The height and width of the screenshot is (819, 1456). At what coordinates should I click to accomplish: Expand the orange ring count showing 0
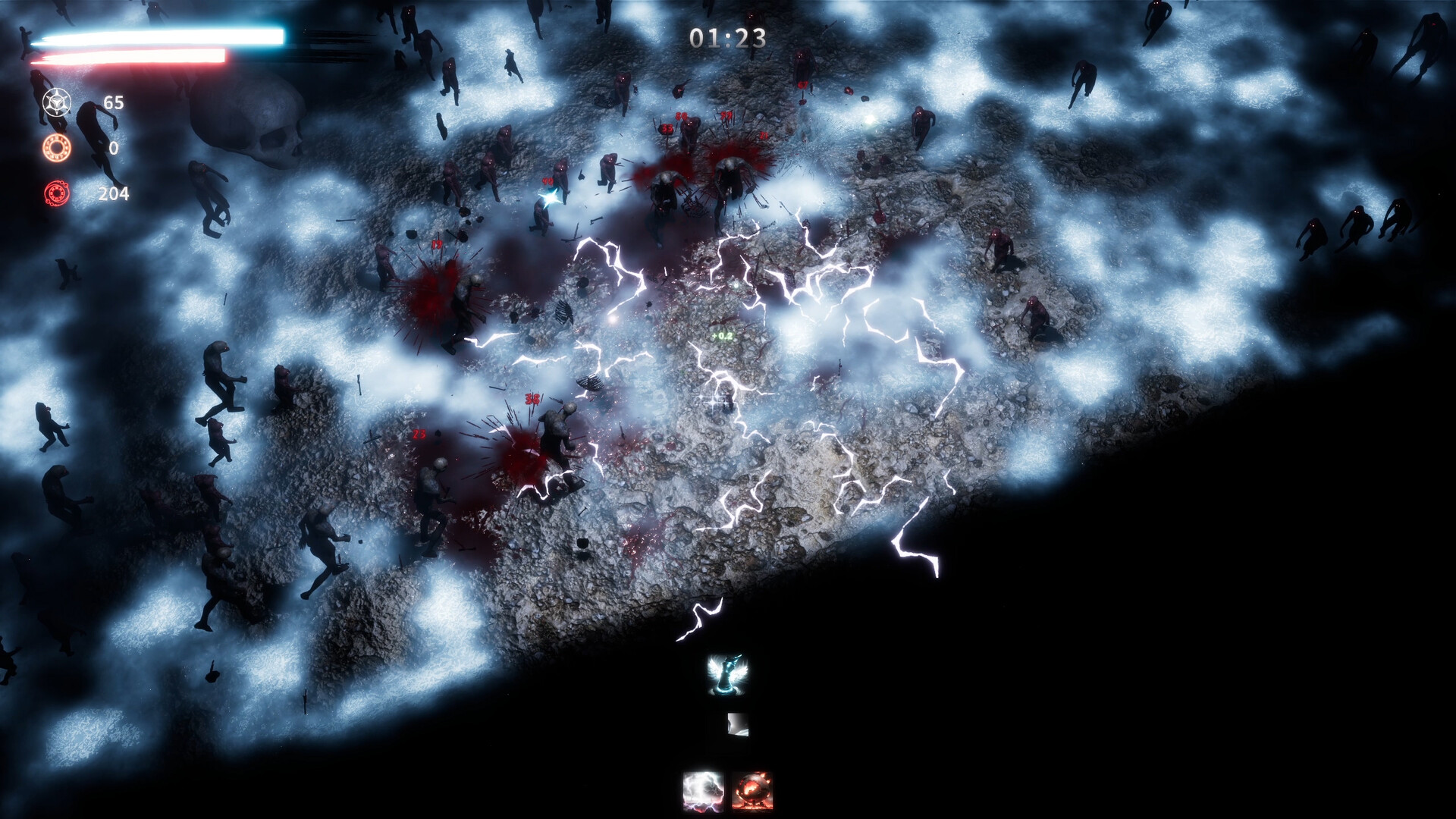click(x=114, y=148)
